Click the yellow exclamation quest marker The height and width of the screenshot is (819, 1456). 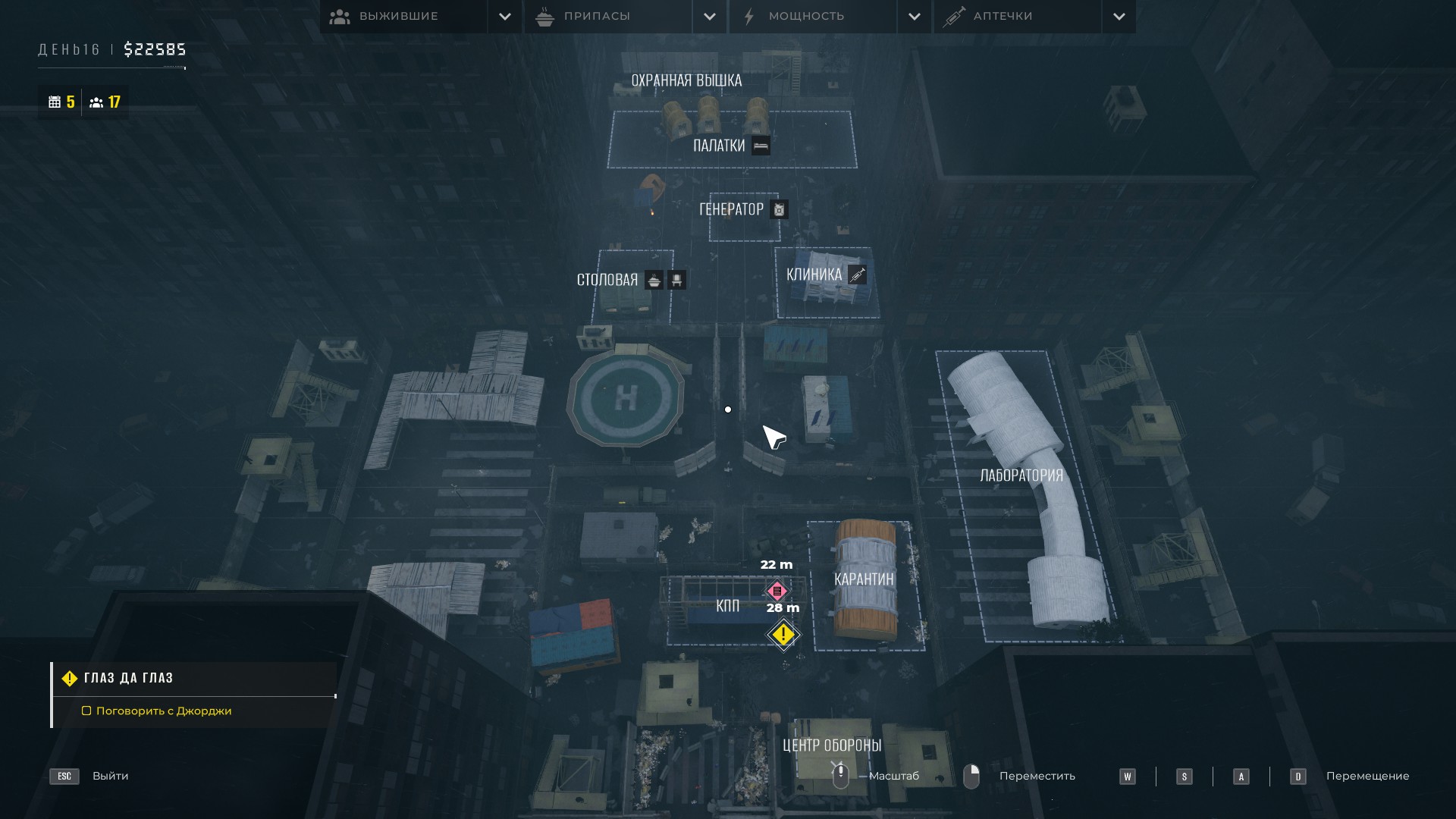point(783,635)
